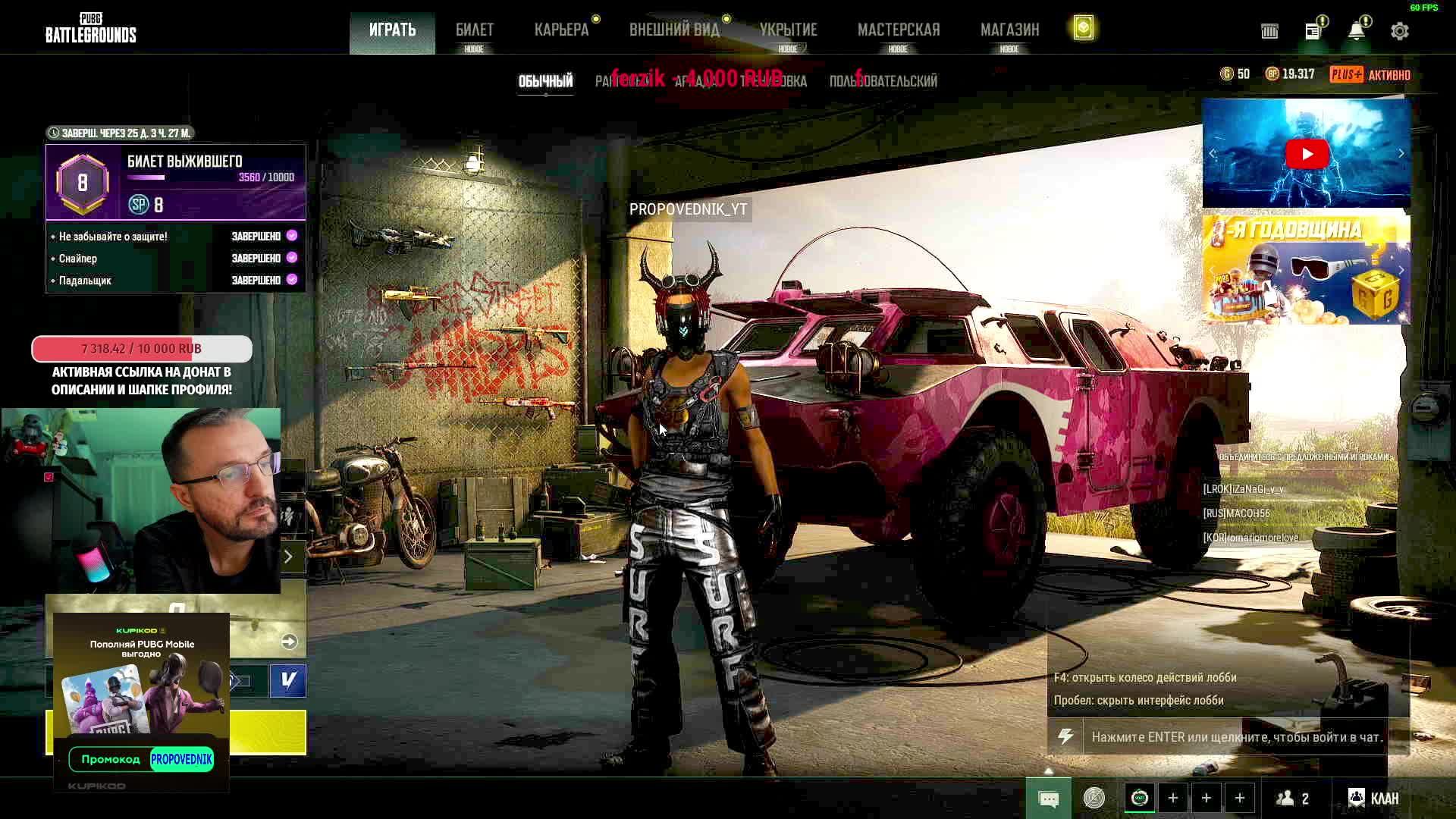Open the КЛАН clan button

tap(1374, 799)
